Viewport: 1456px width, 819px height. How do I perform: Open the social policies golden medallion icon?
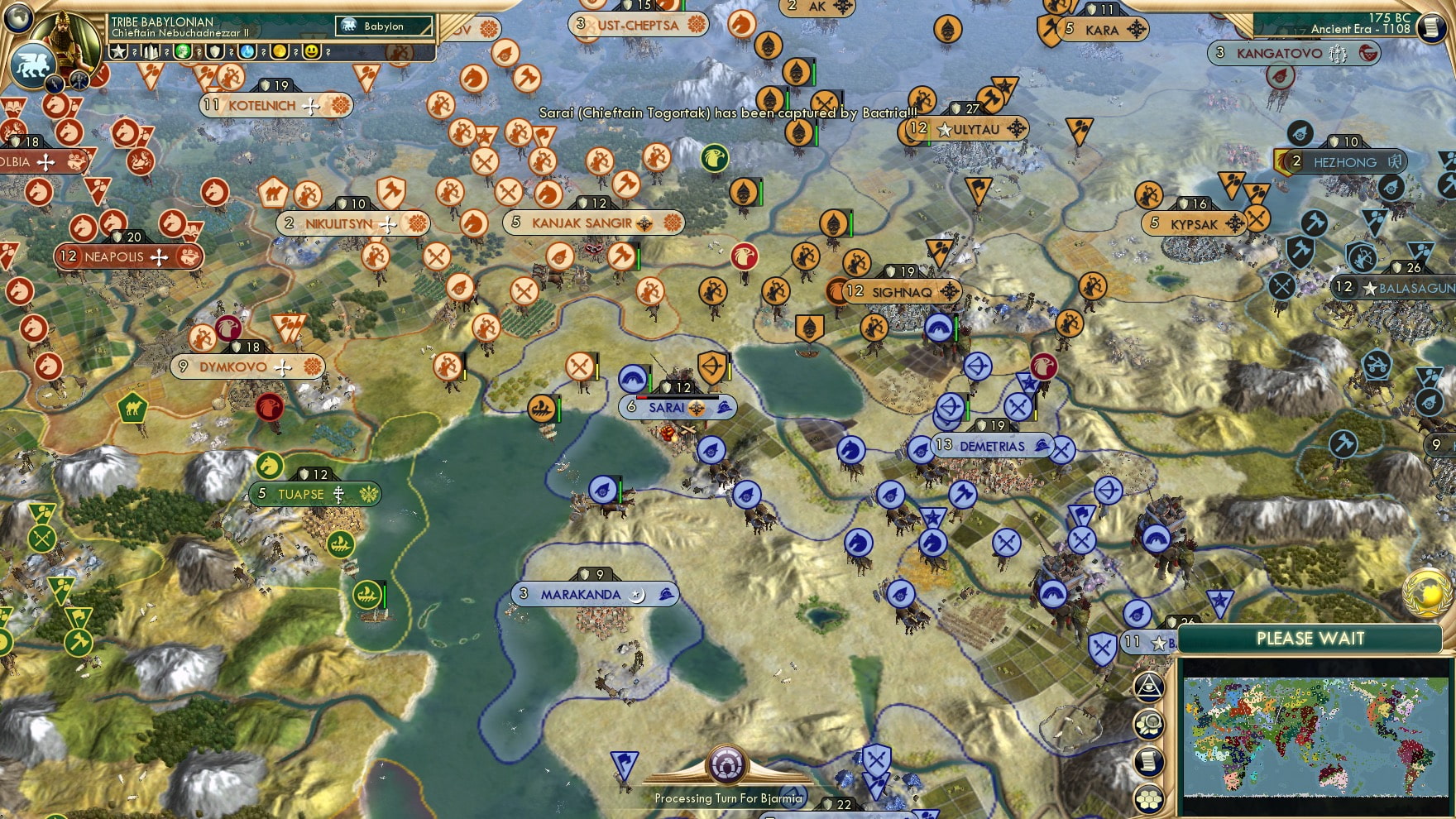1427,593
